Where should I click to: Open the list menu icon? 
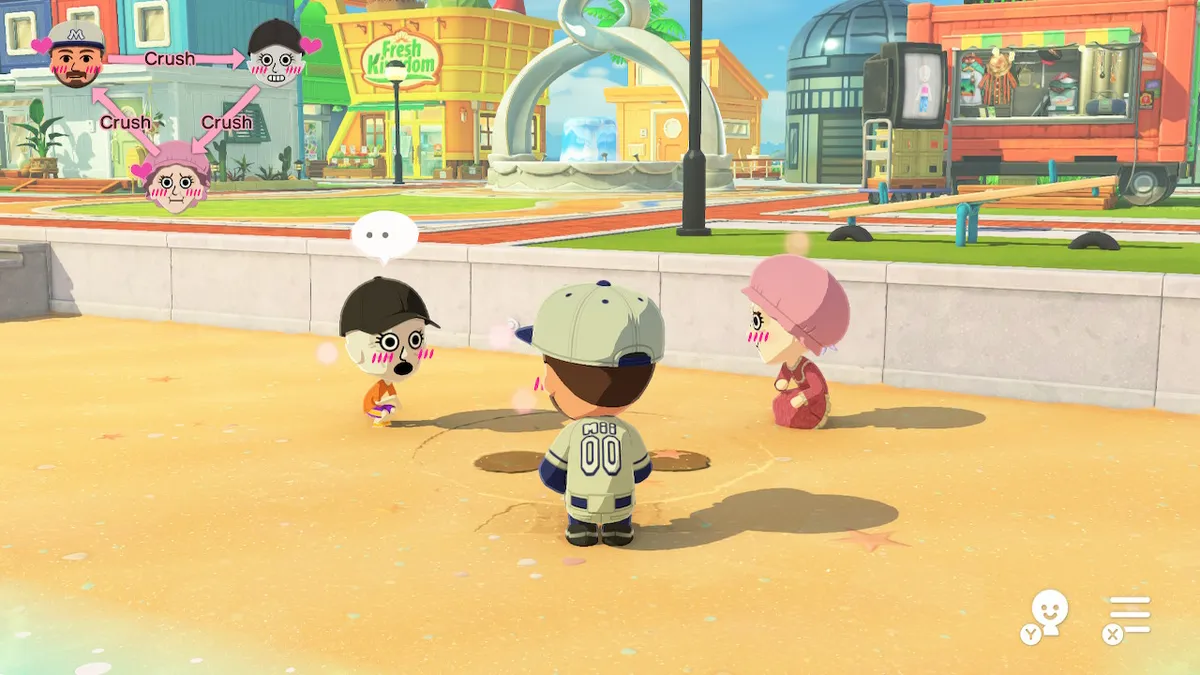1130,614
